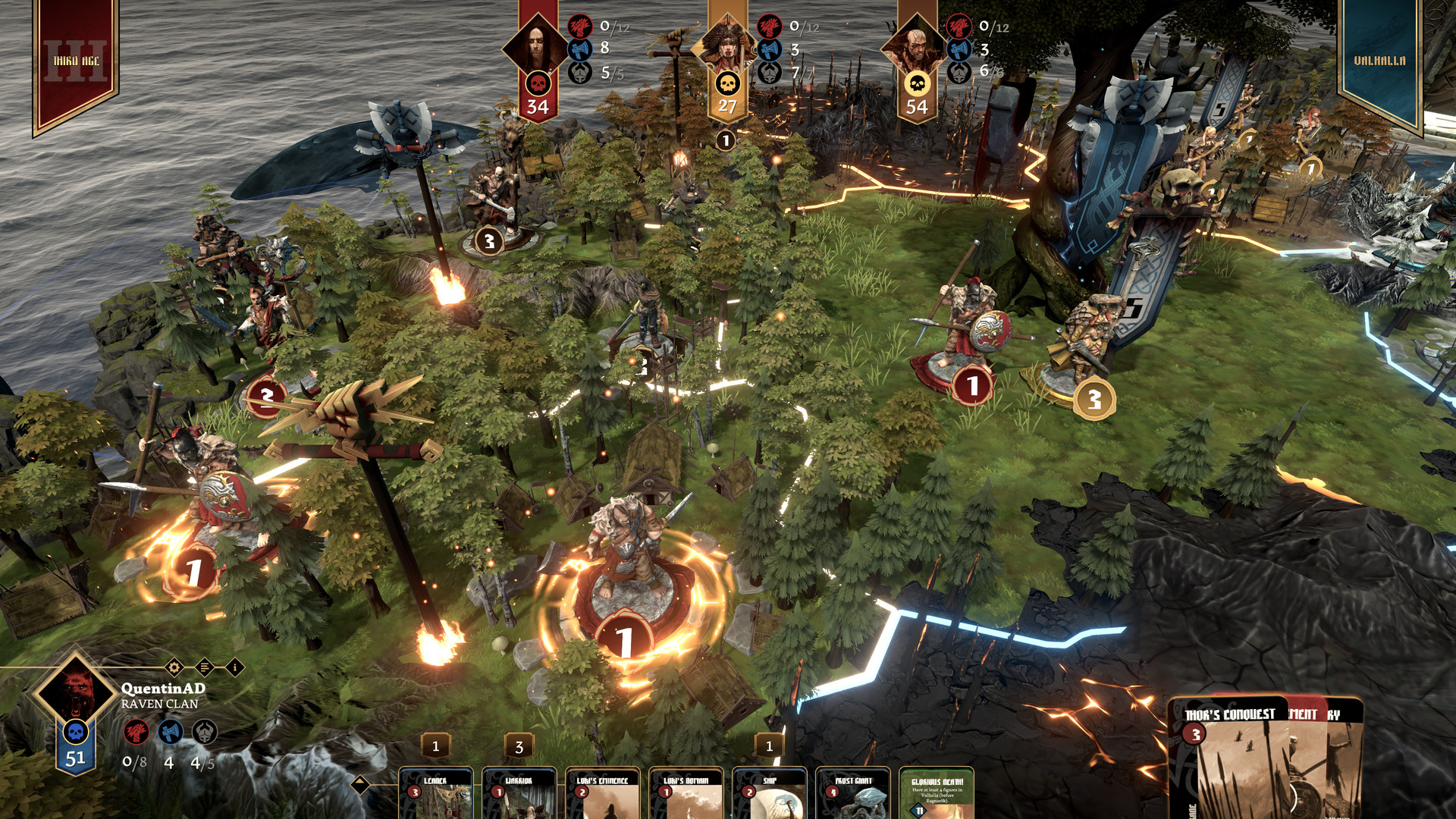Open the game log lines icon
The height and width of the screenshot is (819, 1456).
(205, 667)
